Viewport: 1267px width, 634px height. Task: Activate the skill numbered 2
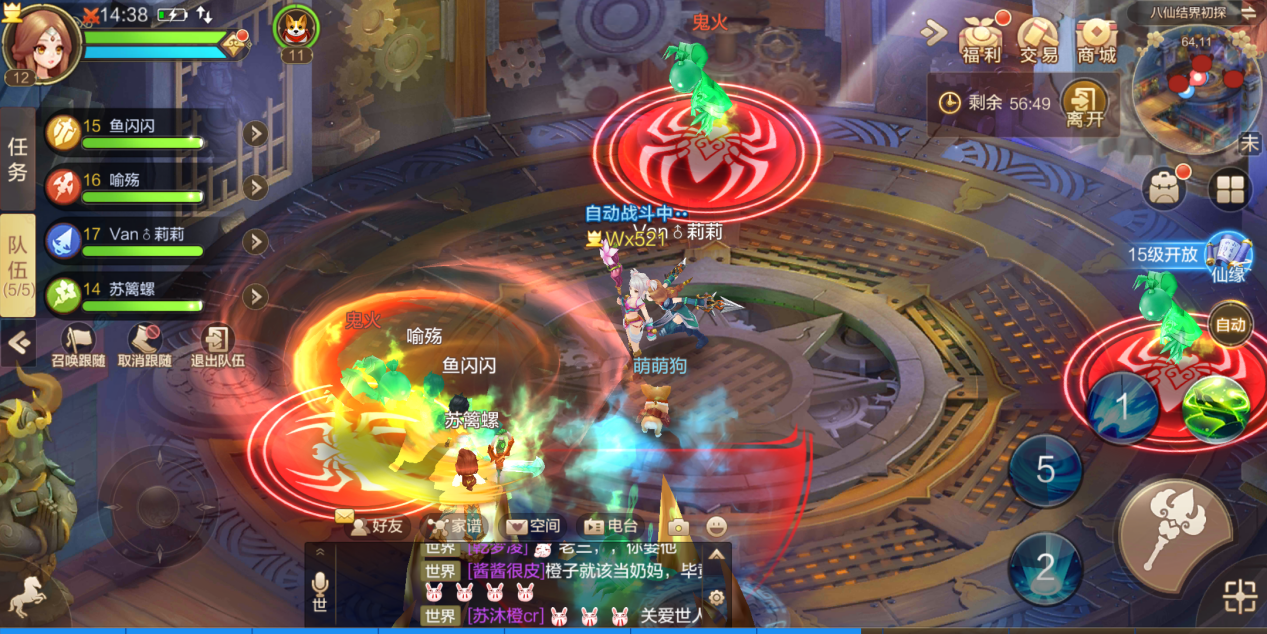[x=1045, y=568]
